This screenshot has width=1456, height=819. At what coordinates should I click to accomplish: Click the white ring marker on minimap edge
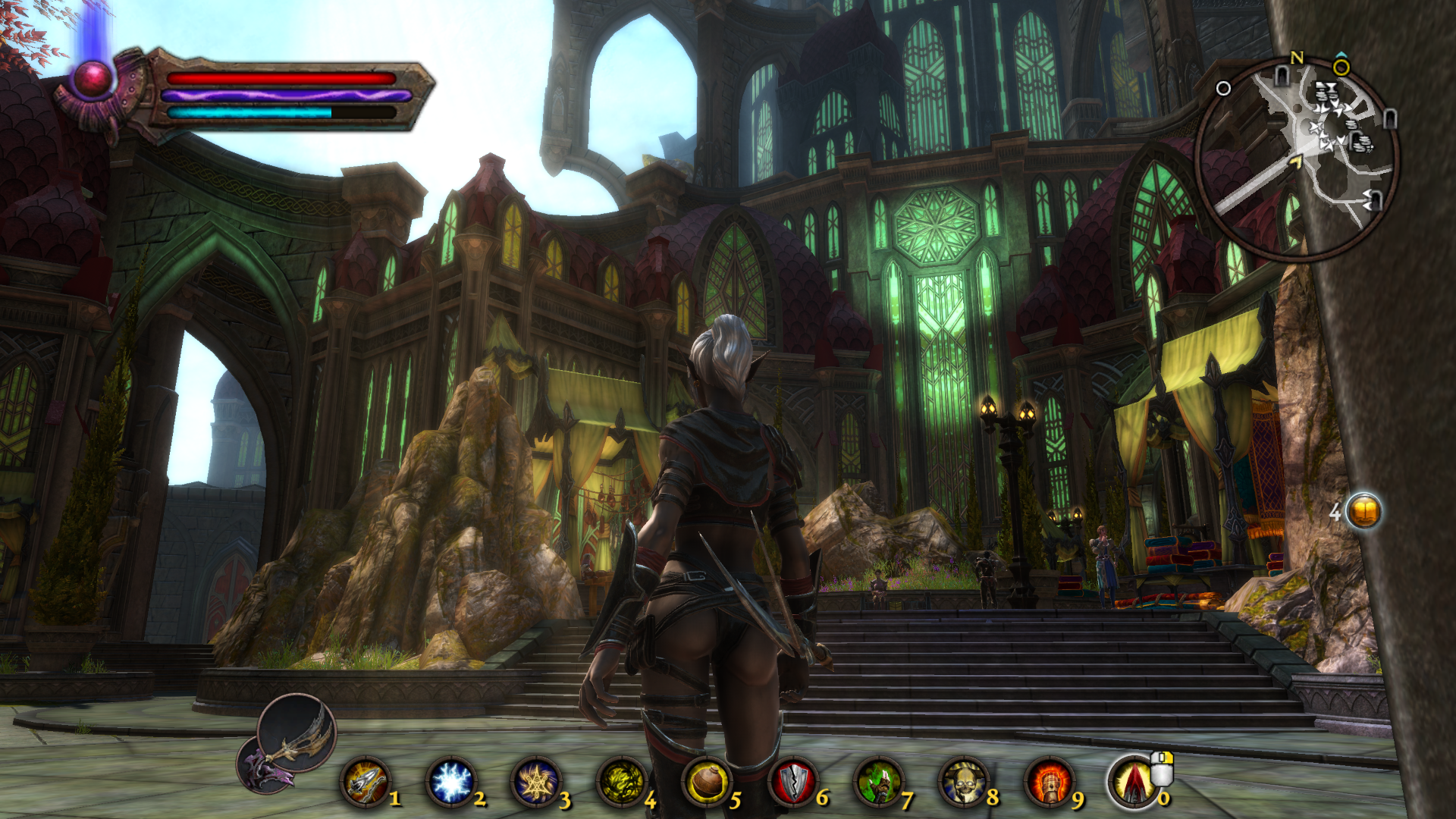click(1223, 89)
